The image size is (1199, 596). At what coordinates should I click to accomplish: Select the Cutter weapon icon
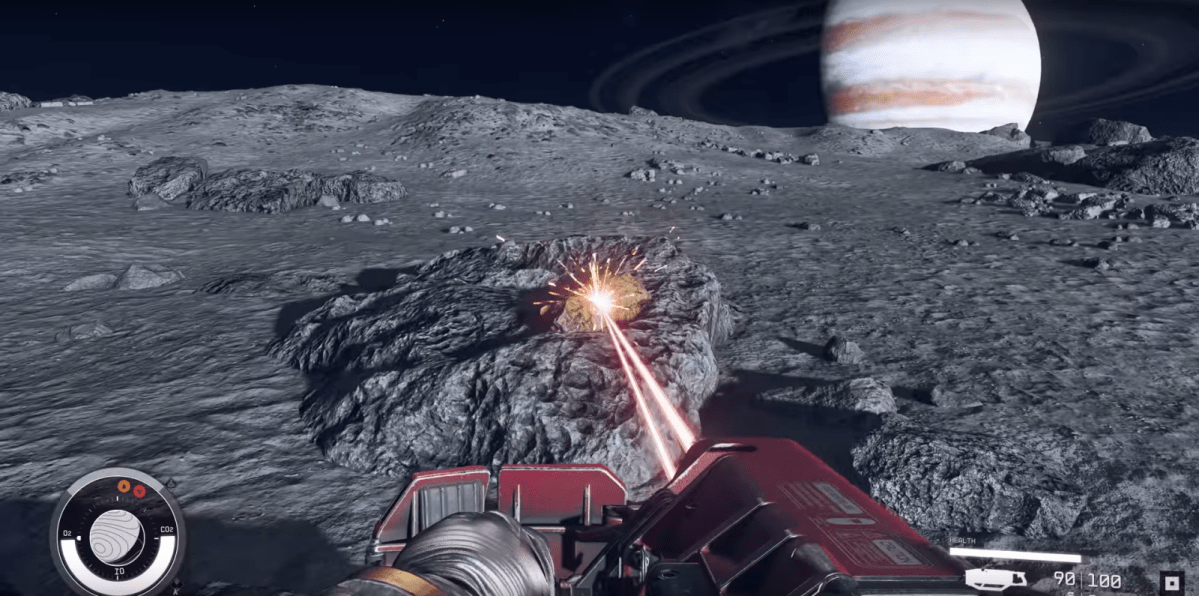[995, 579]
